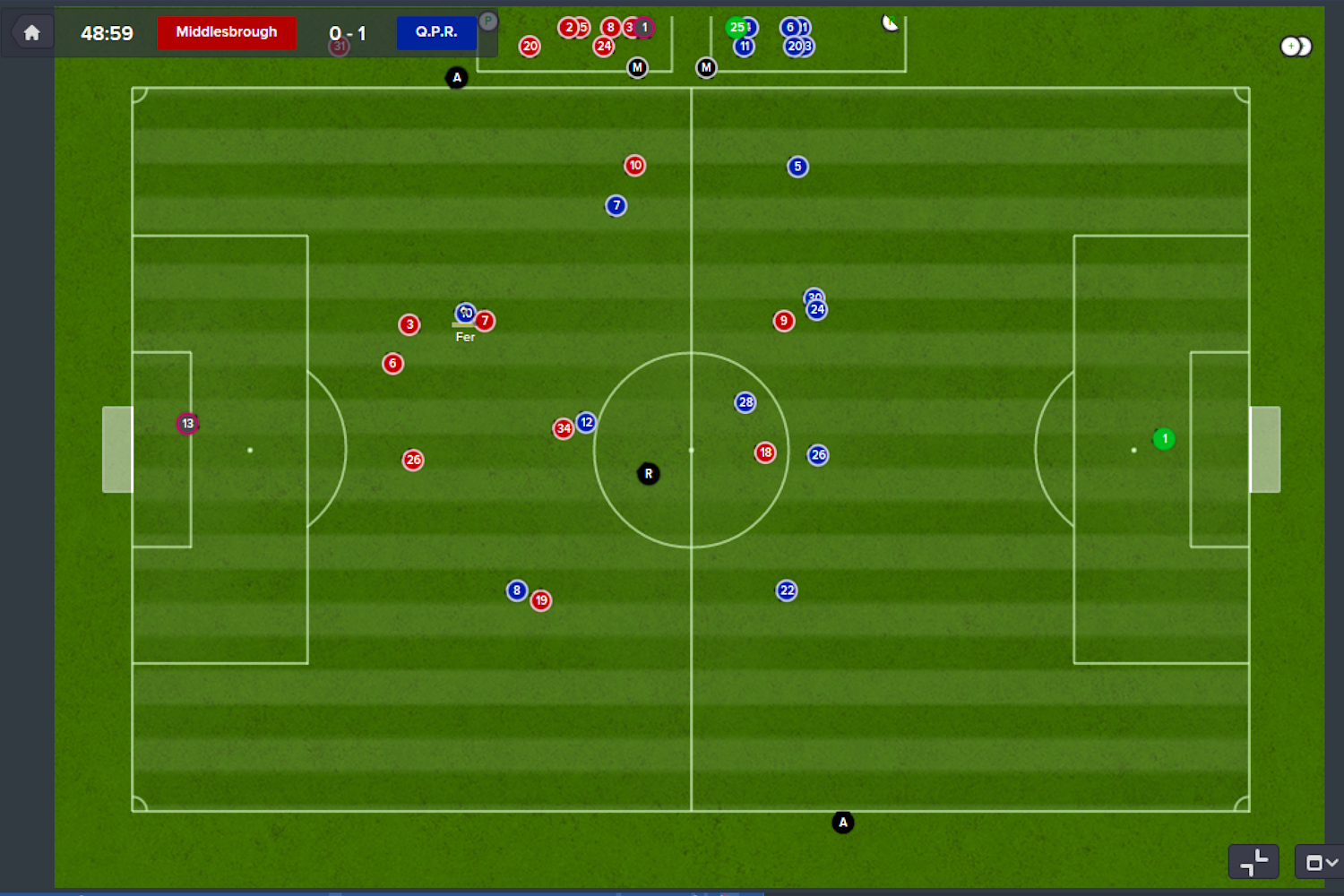Click the green goalkeeper 25 in the subs bench
Screen dimensions: 1344x896
[x=737, y=28]
